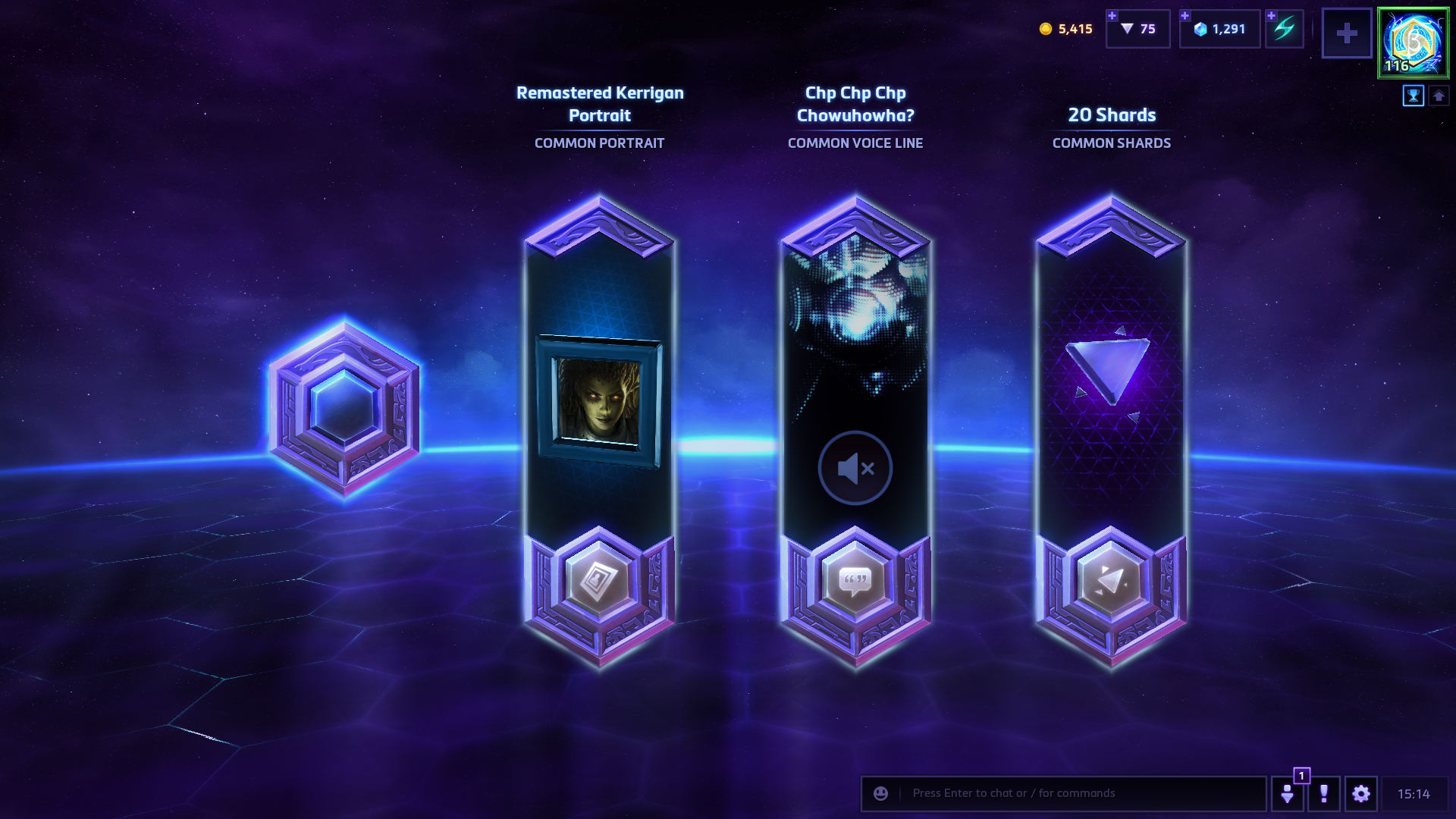
Task: Open the lightning bolt boost button
Action: pos(1285,29)
